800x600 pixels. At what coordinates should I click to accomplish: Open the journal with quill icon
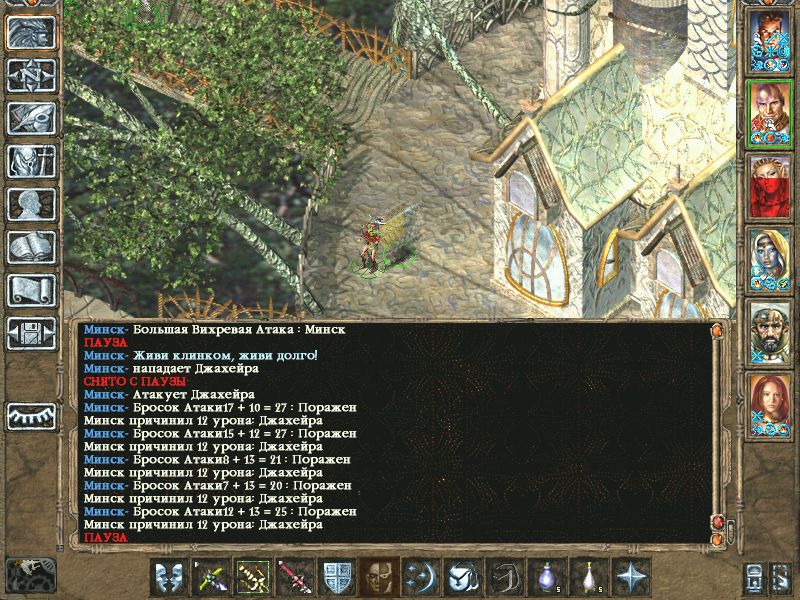31,118
